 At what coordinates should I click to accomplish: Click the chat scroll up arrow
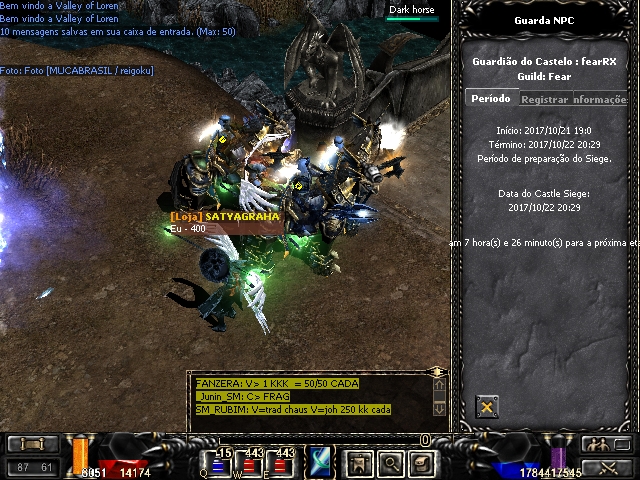click(438, 384)
